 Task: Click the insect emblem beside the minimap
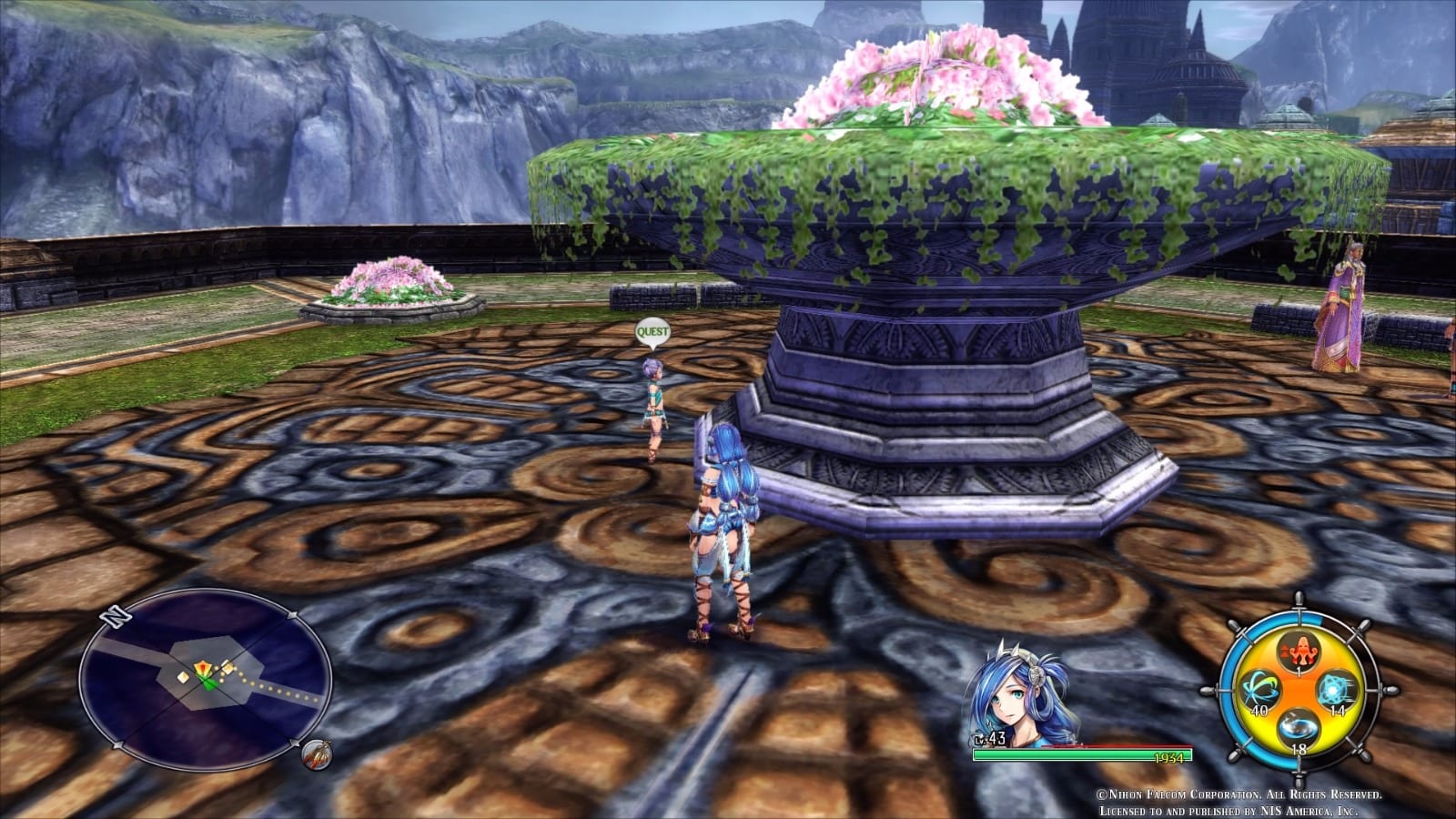click(317, 756)
